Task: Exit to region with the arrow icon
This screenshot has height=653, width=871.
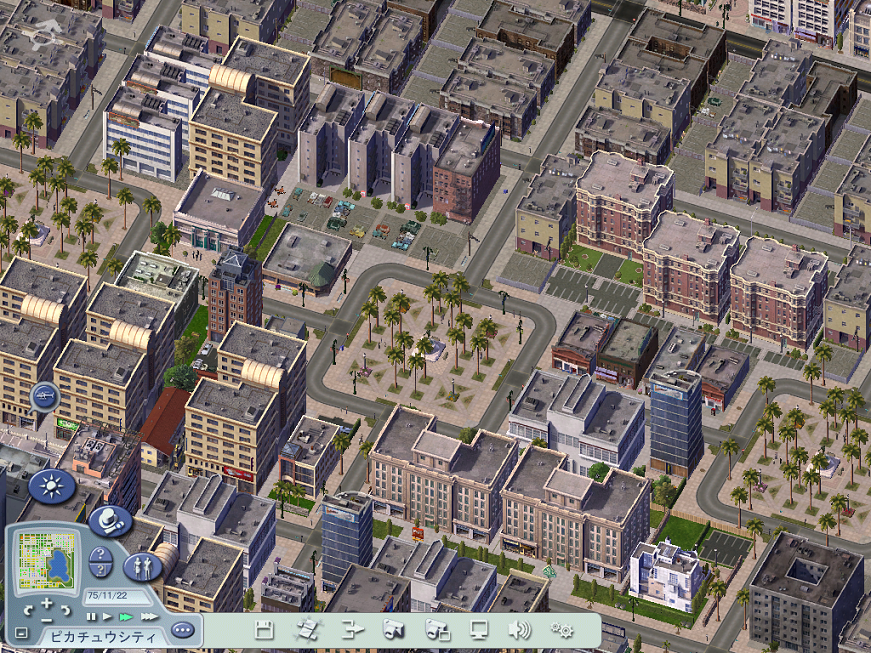Action: point(352,629)
